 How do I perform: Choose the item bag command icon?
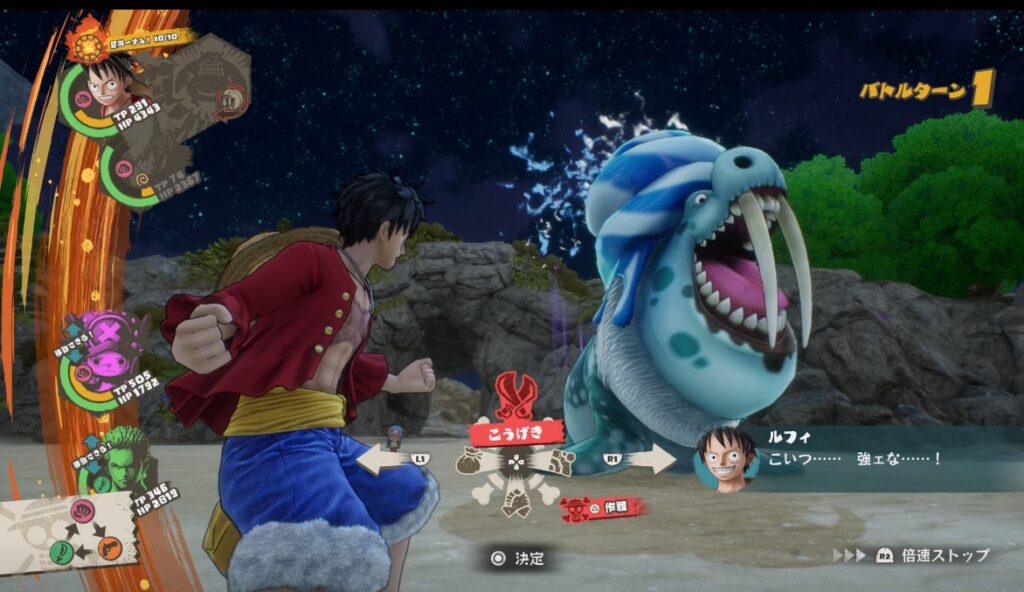point(471,461)
